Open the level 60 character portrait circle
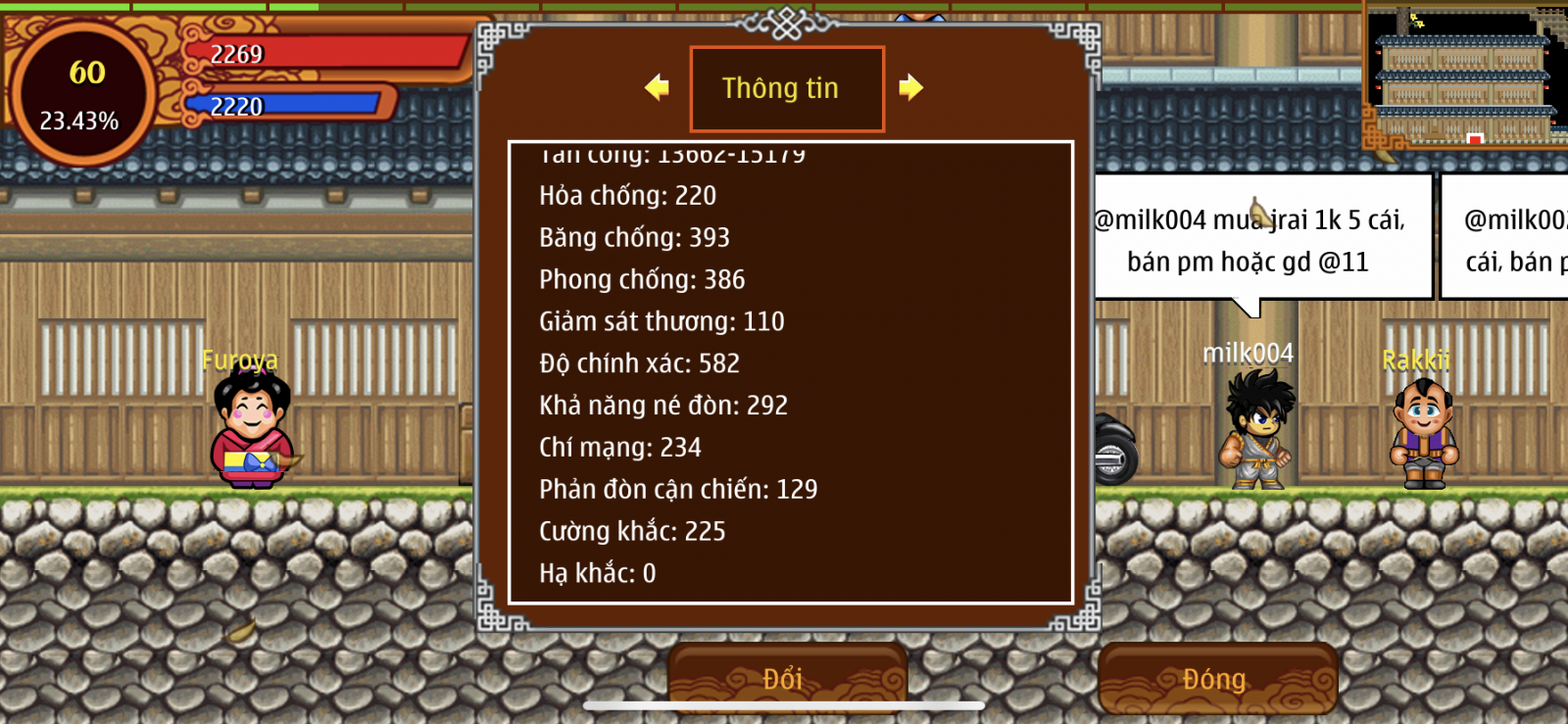This screenshot has width=1568, height=724. 82,95
